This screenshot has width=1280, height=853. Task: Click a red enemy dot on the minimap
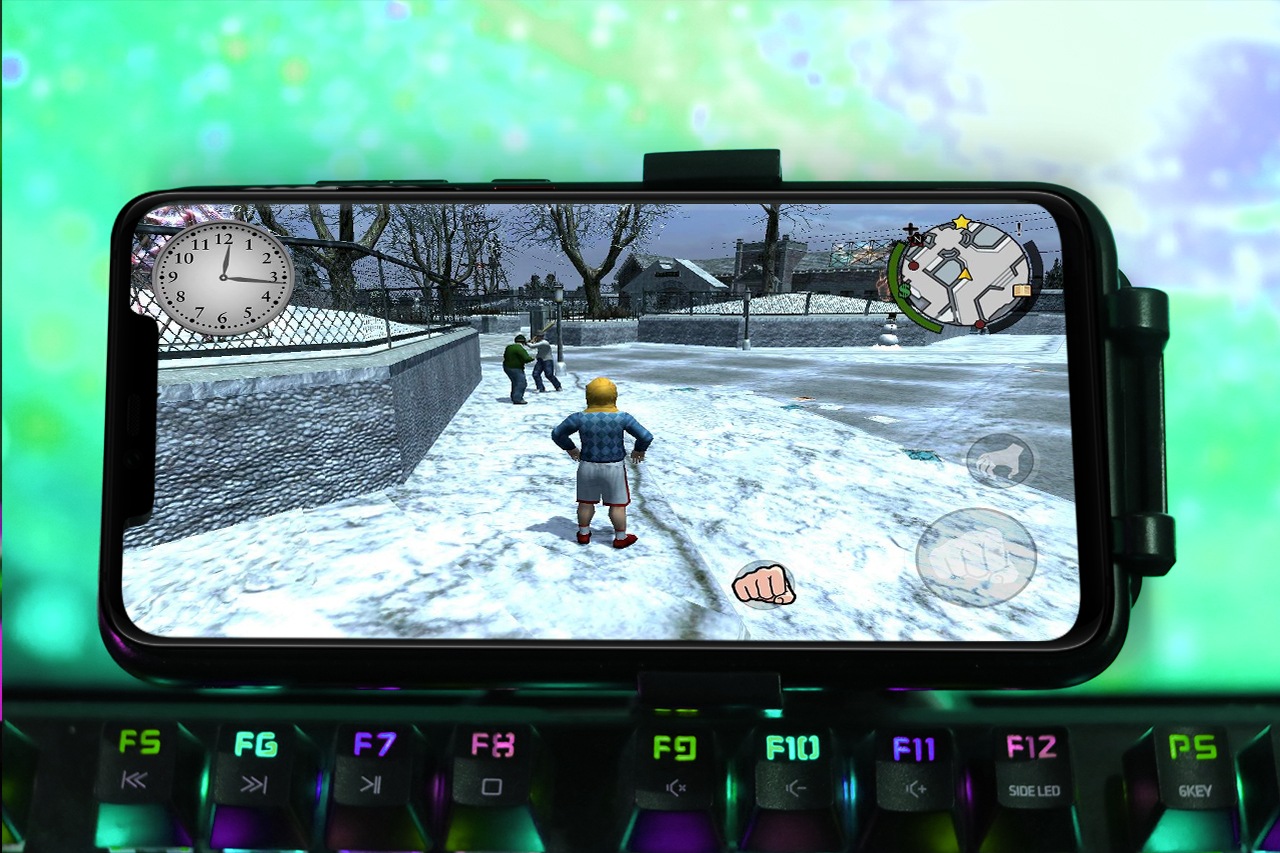tap(913, 266)
